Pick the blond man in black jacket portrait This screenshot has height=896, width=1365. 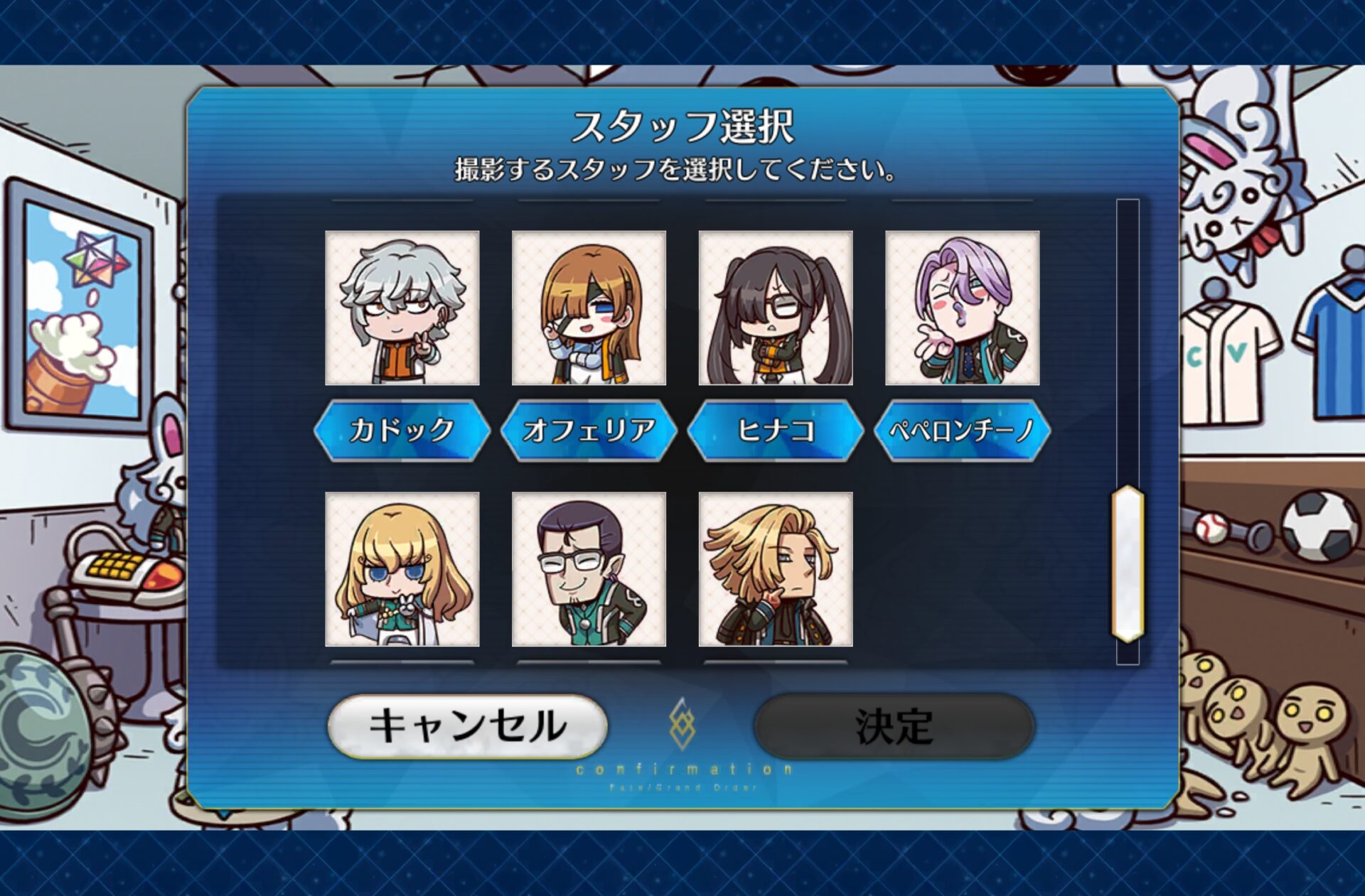tap(776, 569)
